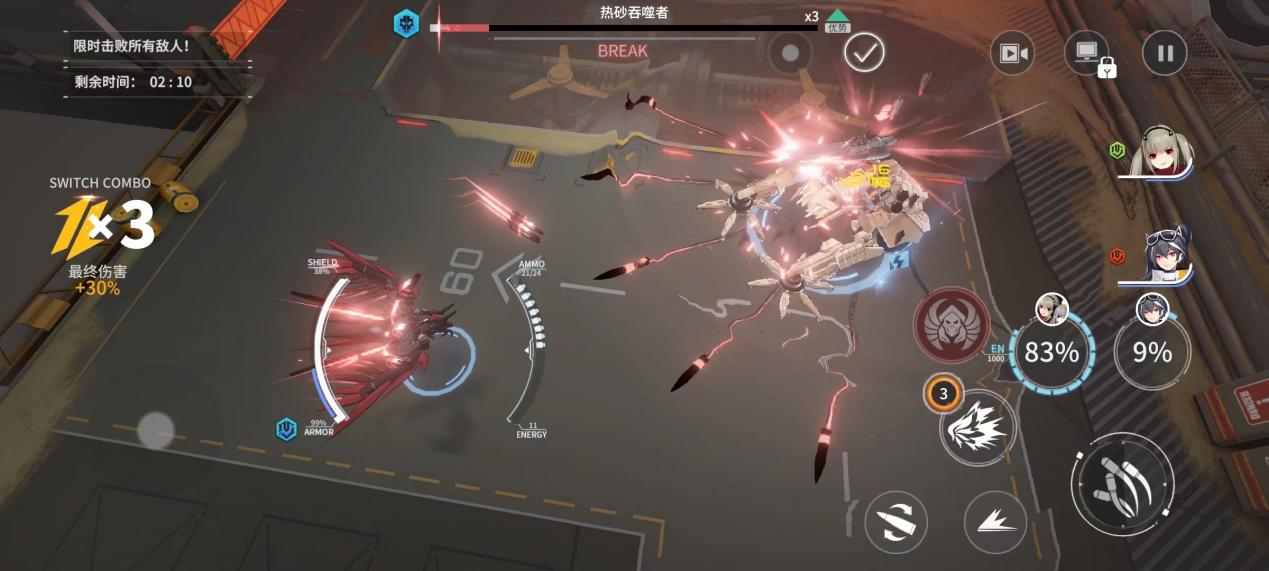
Task: Trigger the 9% teammate switch skill
Action: [1151, 351]
